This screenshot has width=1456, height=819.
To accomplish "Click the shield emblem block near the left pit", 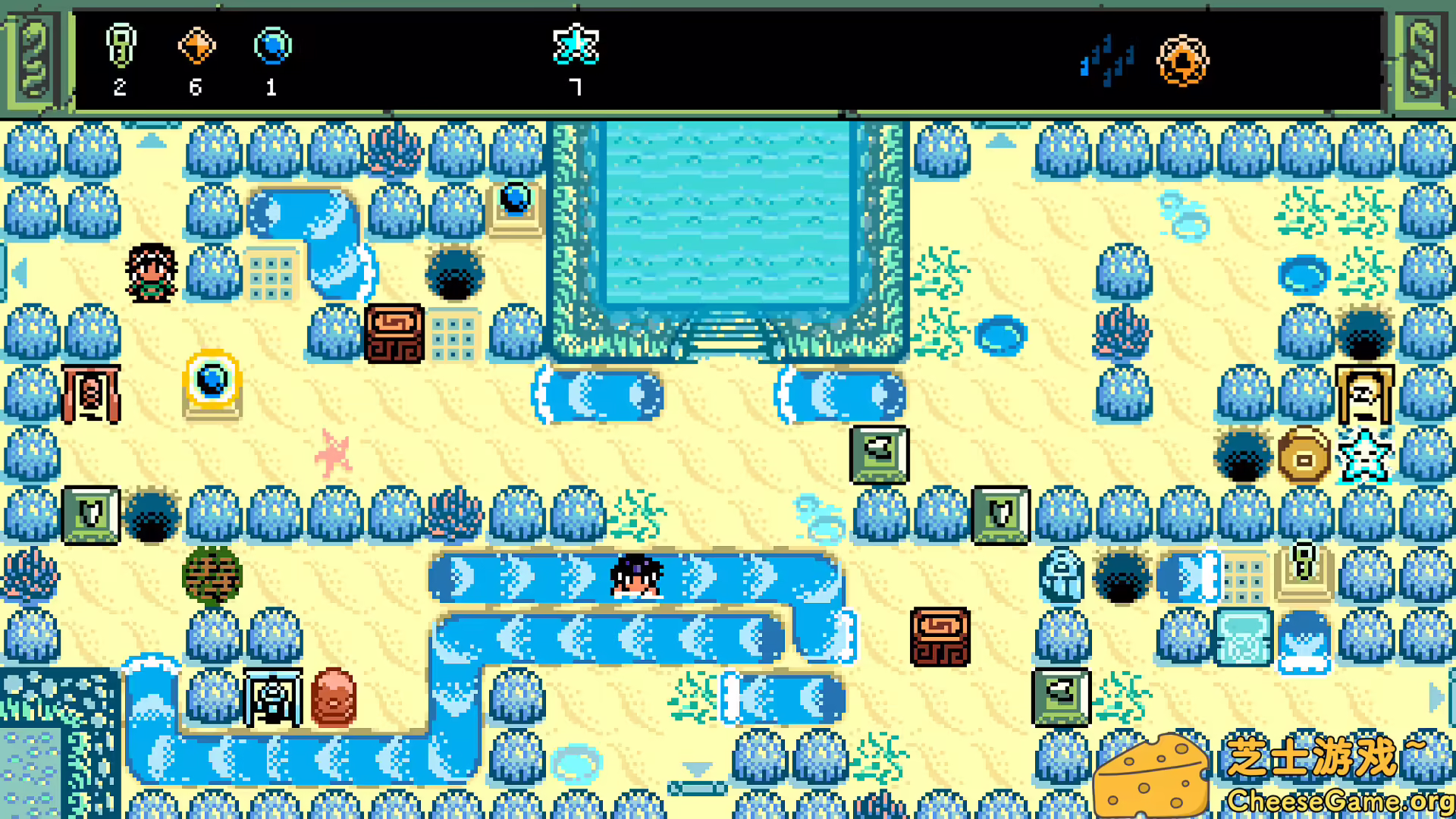I will [93, 516].
